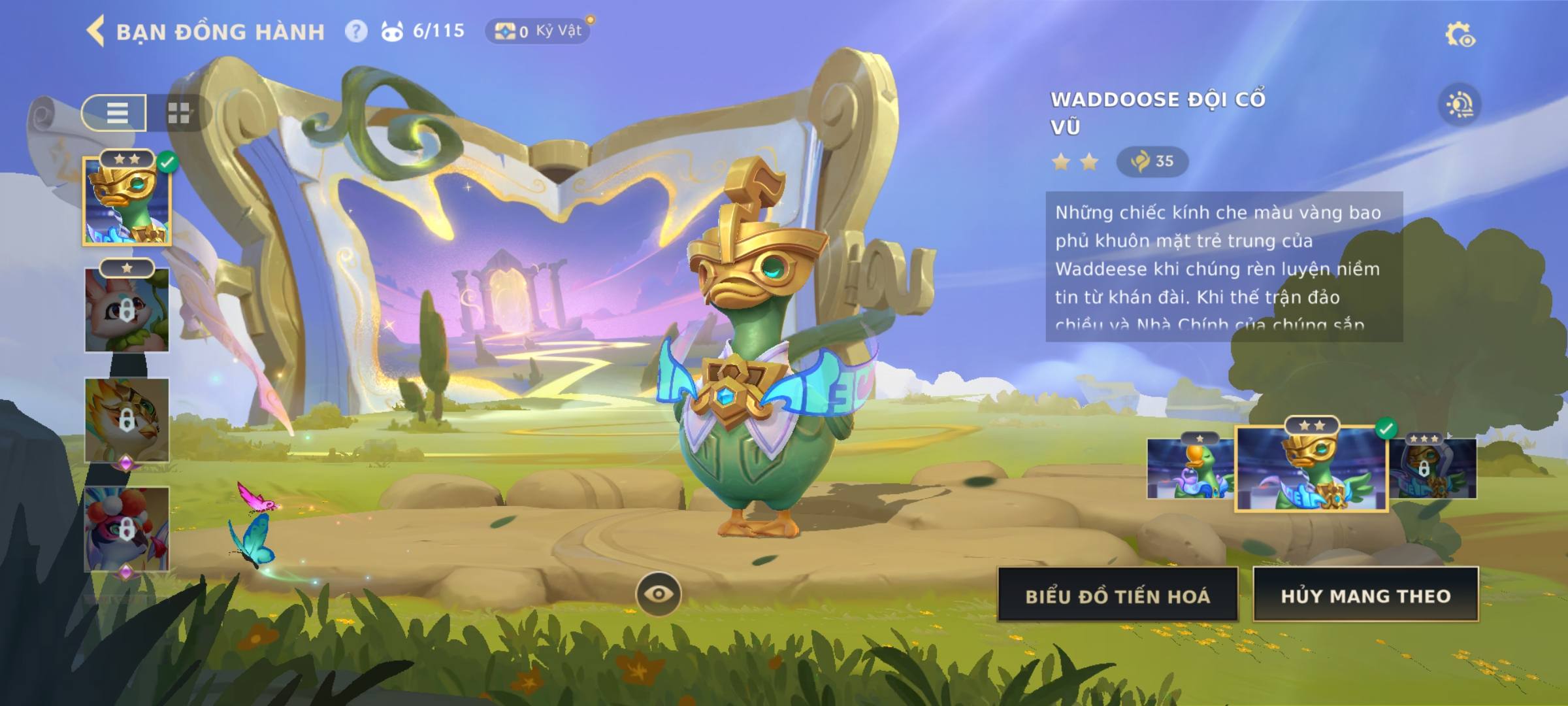The image size is (1568, 706).
Task: Open Biểu Đồ Tiến Hoá evolution chart
Action: click(1117, 596)
